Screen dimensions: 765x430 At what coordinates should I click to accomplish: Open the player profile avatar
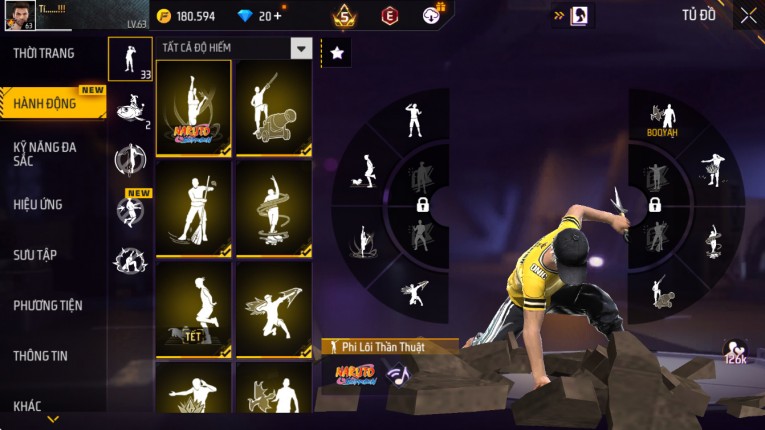pyautogui.click(x=20, y=15)
